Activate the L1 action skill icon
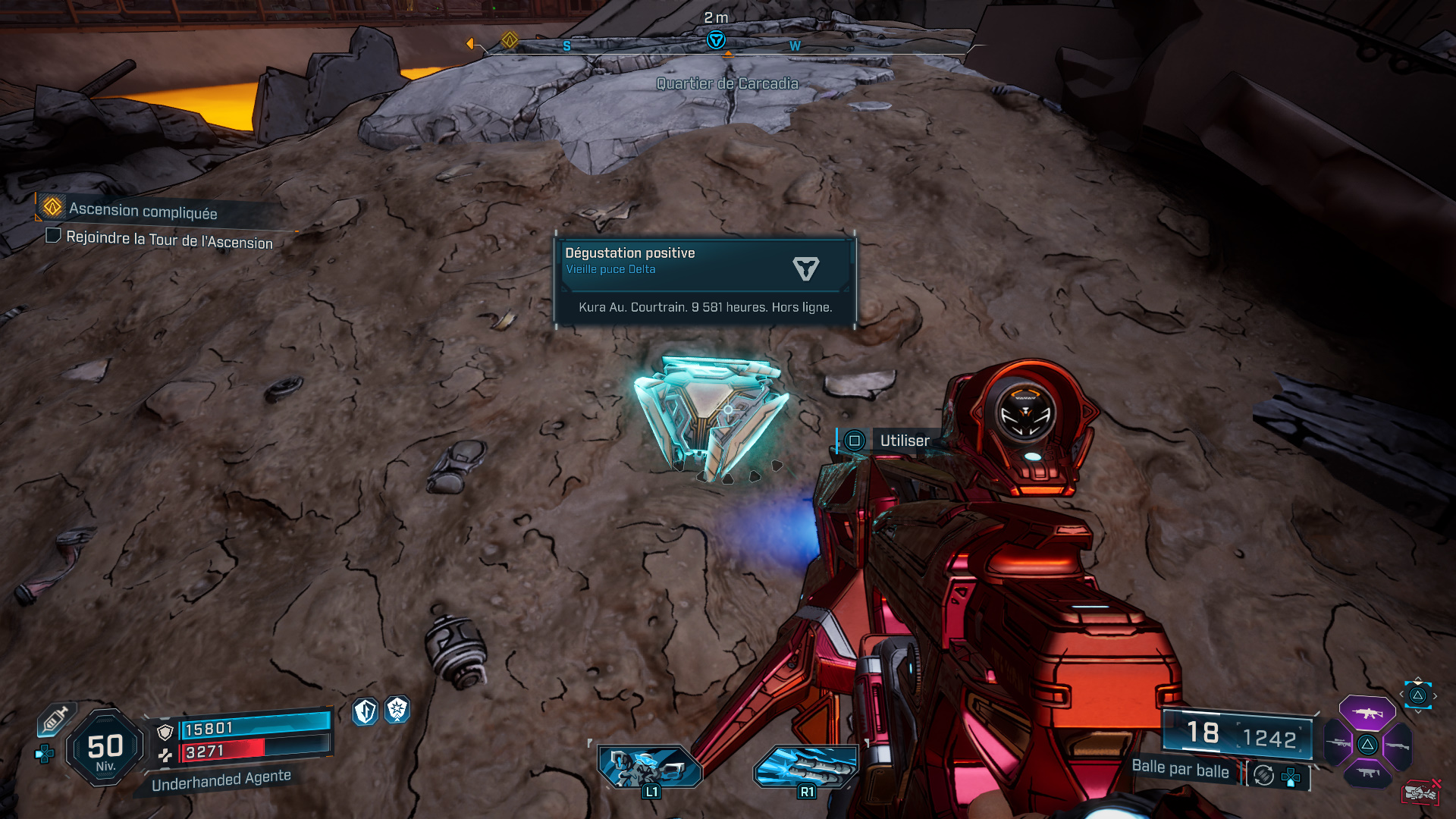 [650, 767]
